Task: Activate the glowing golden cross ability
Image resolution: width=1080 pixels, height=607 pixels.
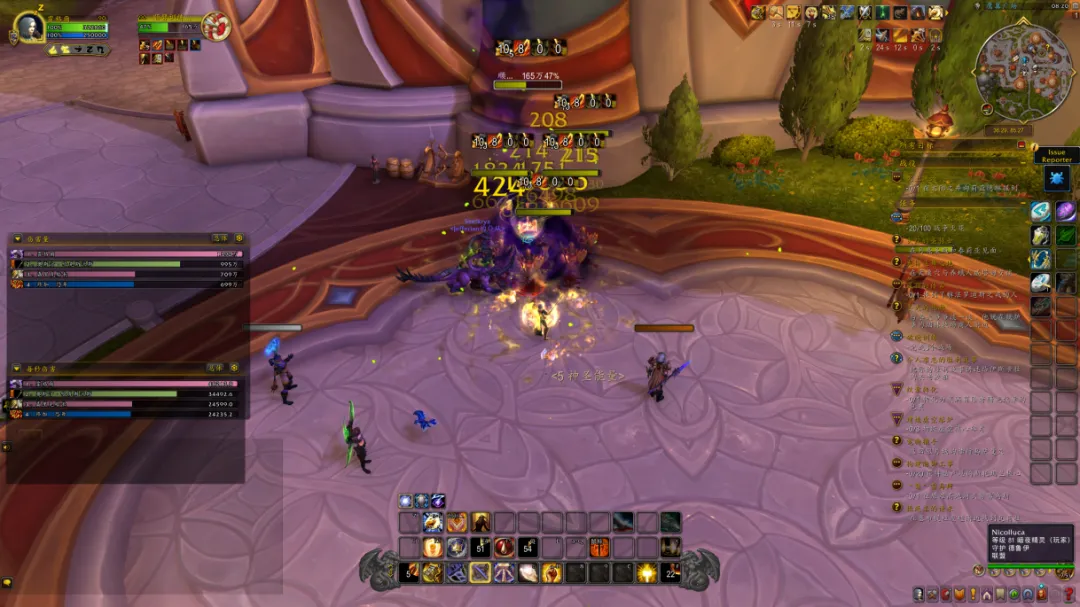Action: [648, 573]
